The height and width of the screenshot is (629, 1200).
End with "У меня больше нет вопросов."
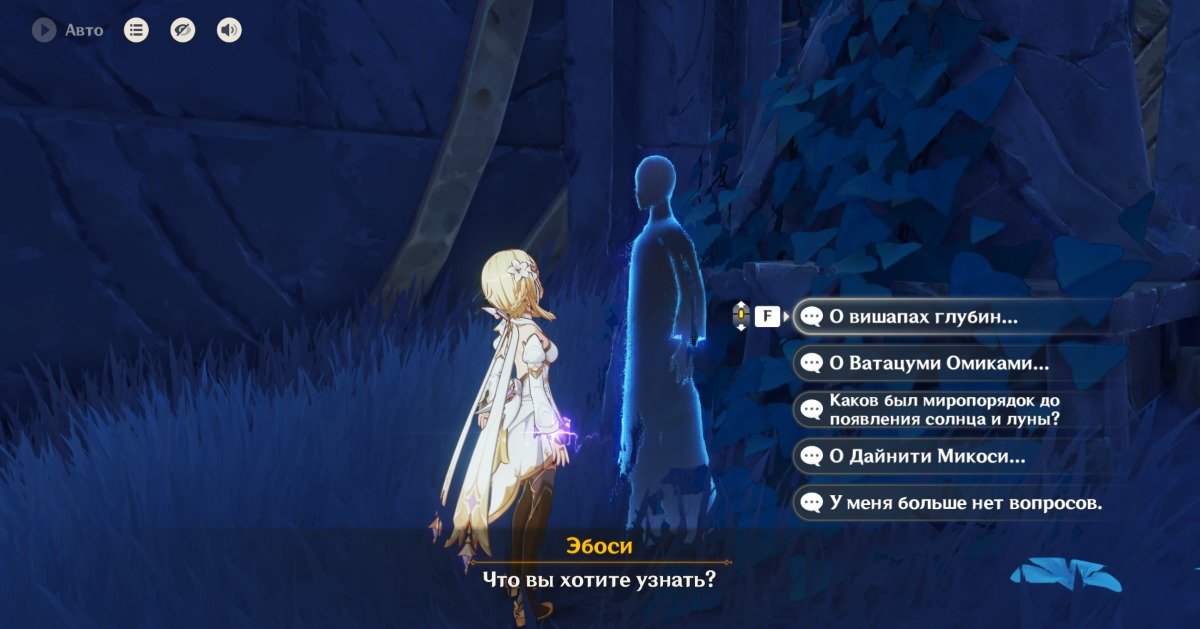[965, 503]
